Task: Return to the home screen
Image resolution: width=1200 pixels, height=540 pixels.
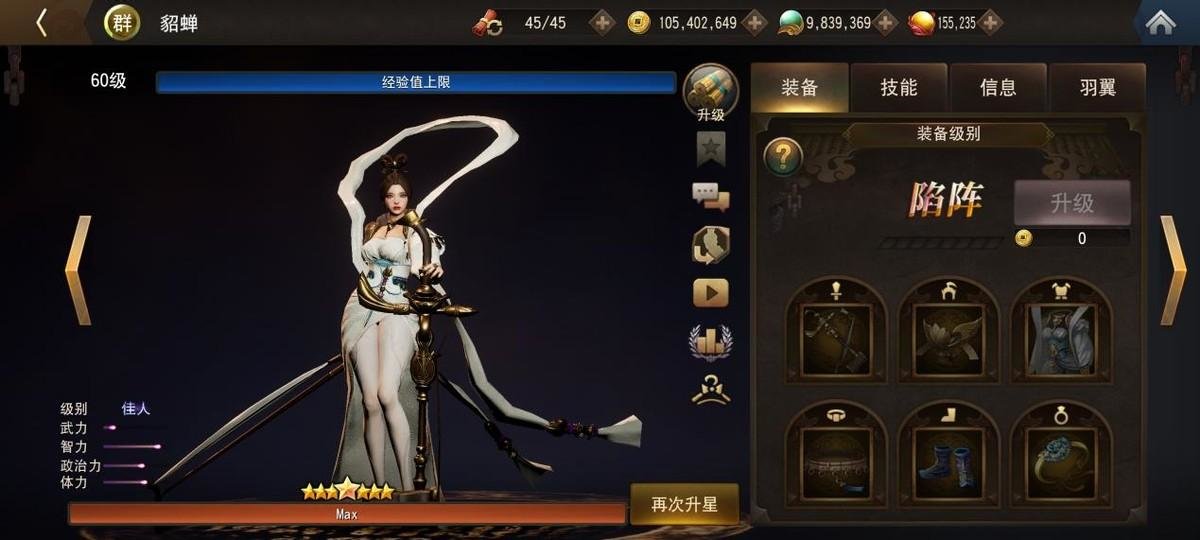Action: [x=1160, y=23]
